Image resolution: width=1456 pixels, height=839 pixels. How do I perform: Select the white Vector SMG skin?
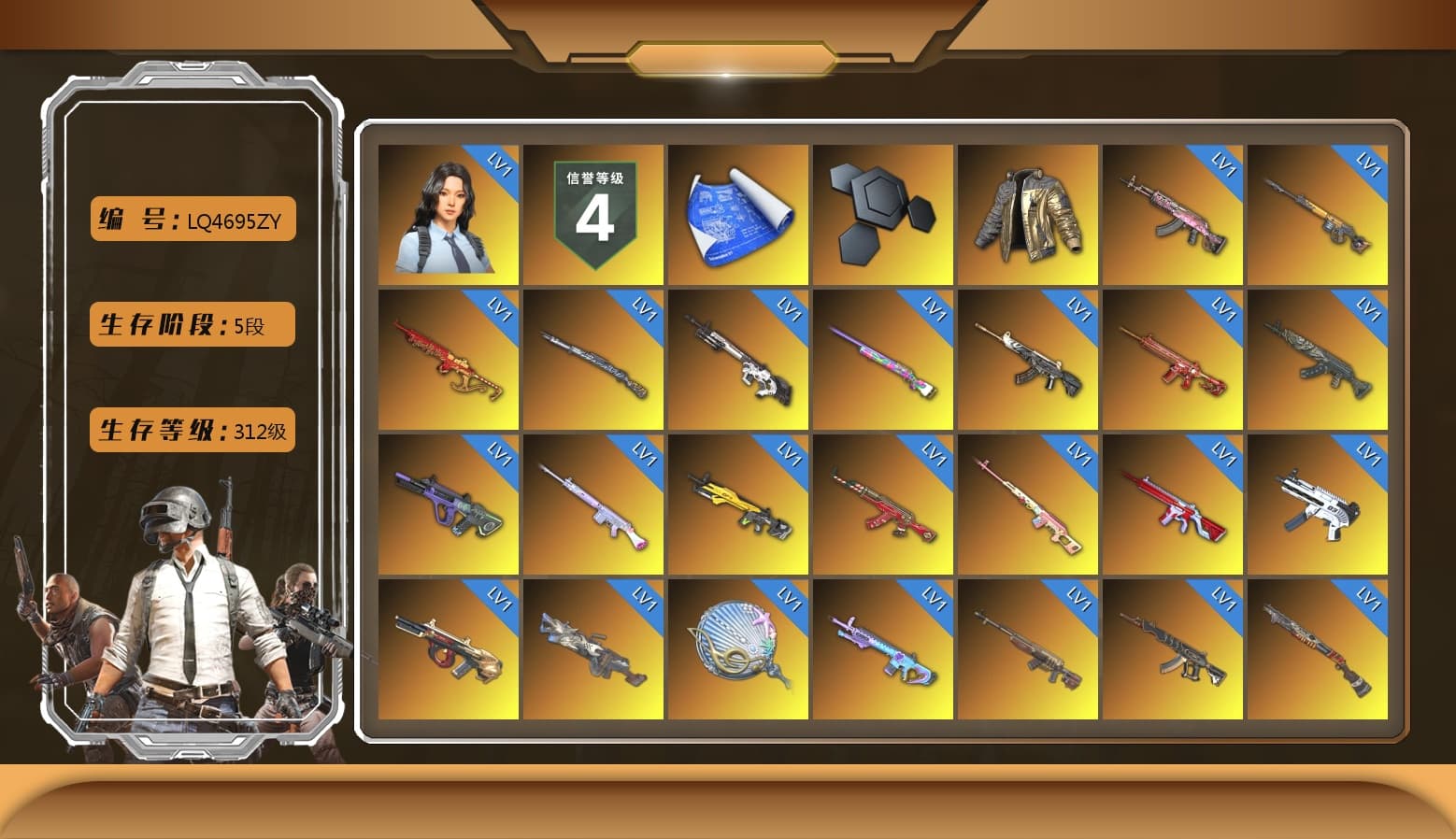pyautogui.click(x=1319, y=505)
